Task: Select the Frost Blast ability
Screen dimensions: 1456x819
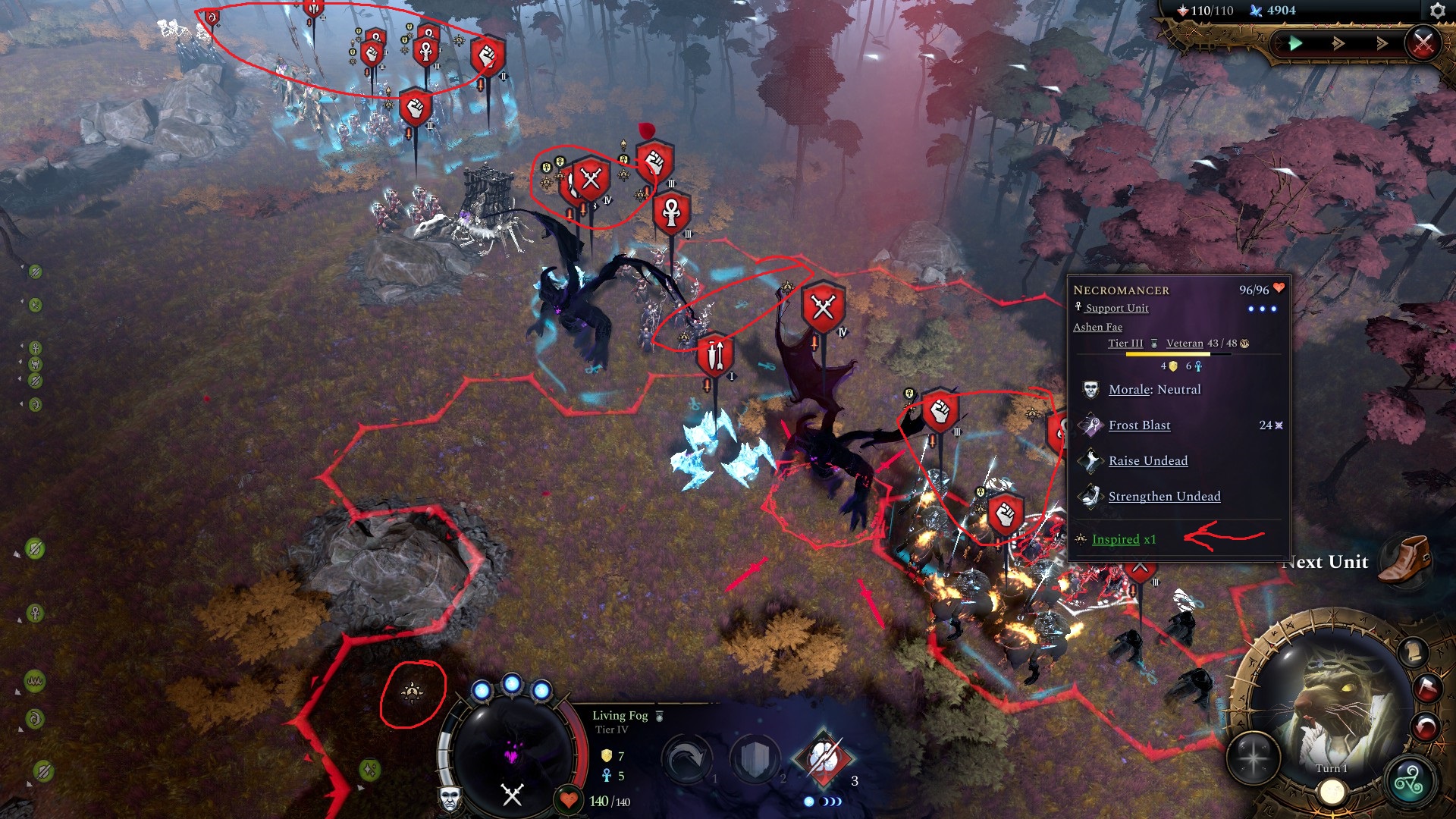Action: (1139, 425)
